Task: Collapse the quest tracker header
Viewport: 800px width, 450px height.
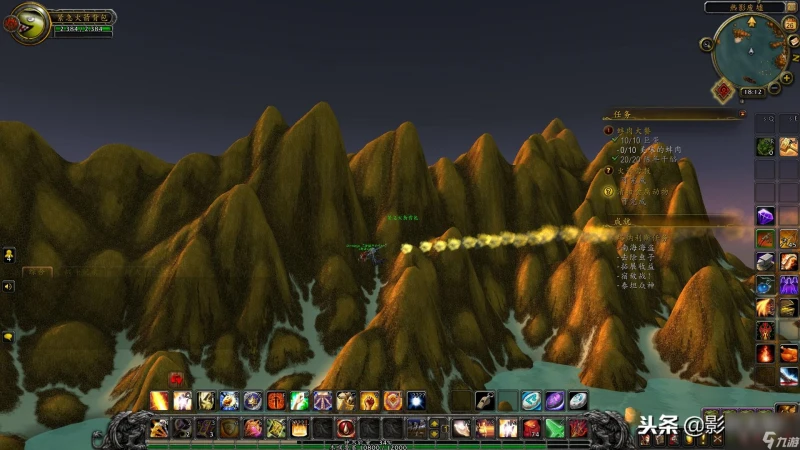Action: (742, 115)
